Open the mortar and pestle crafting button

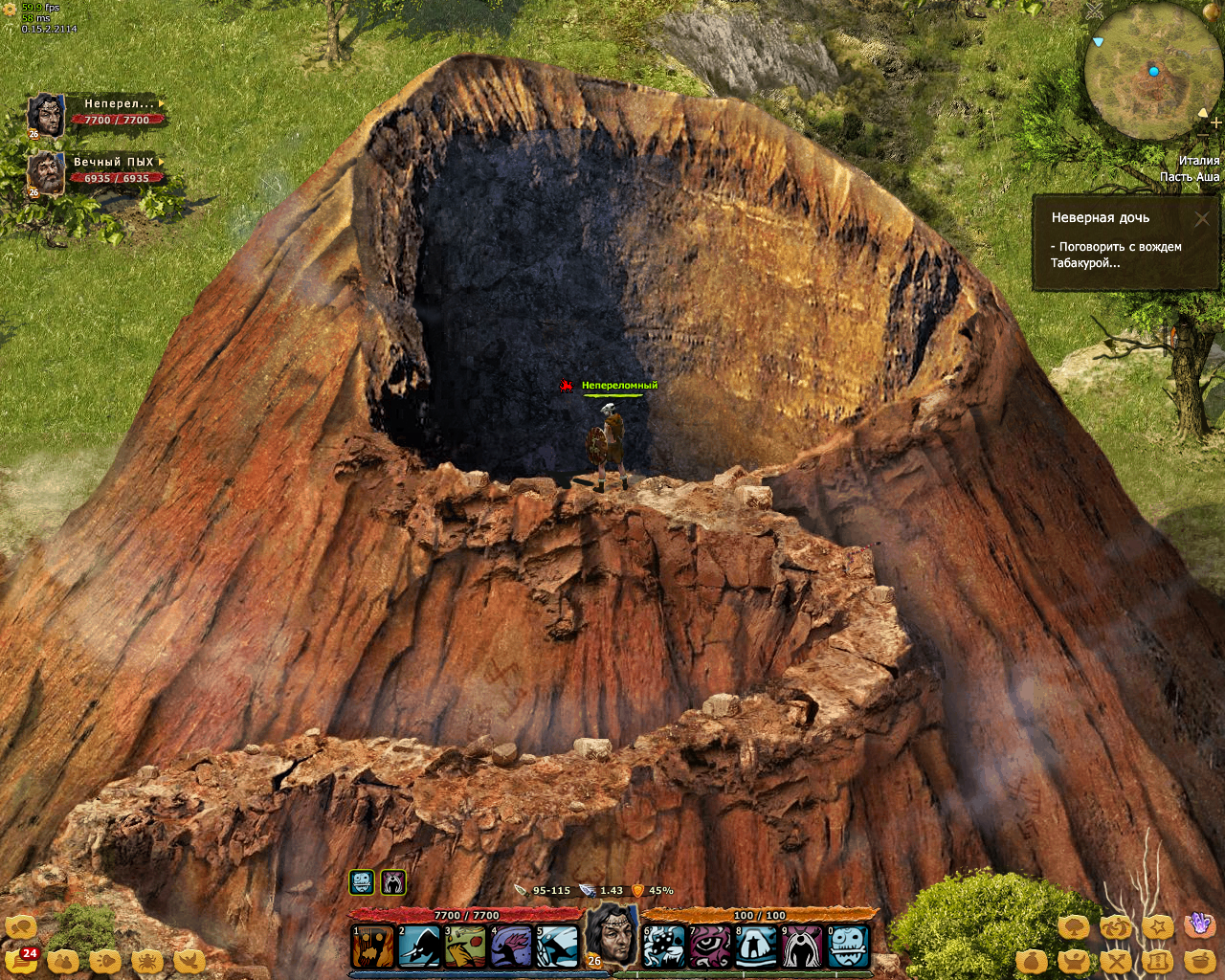tap(1200, 961)
